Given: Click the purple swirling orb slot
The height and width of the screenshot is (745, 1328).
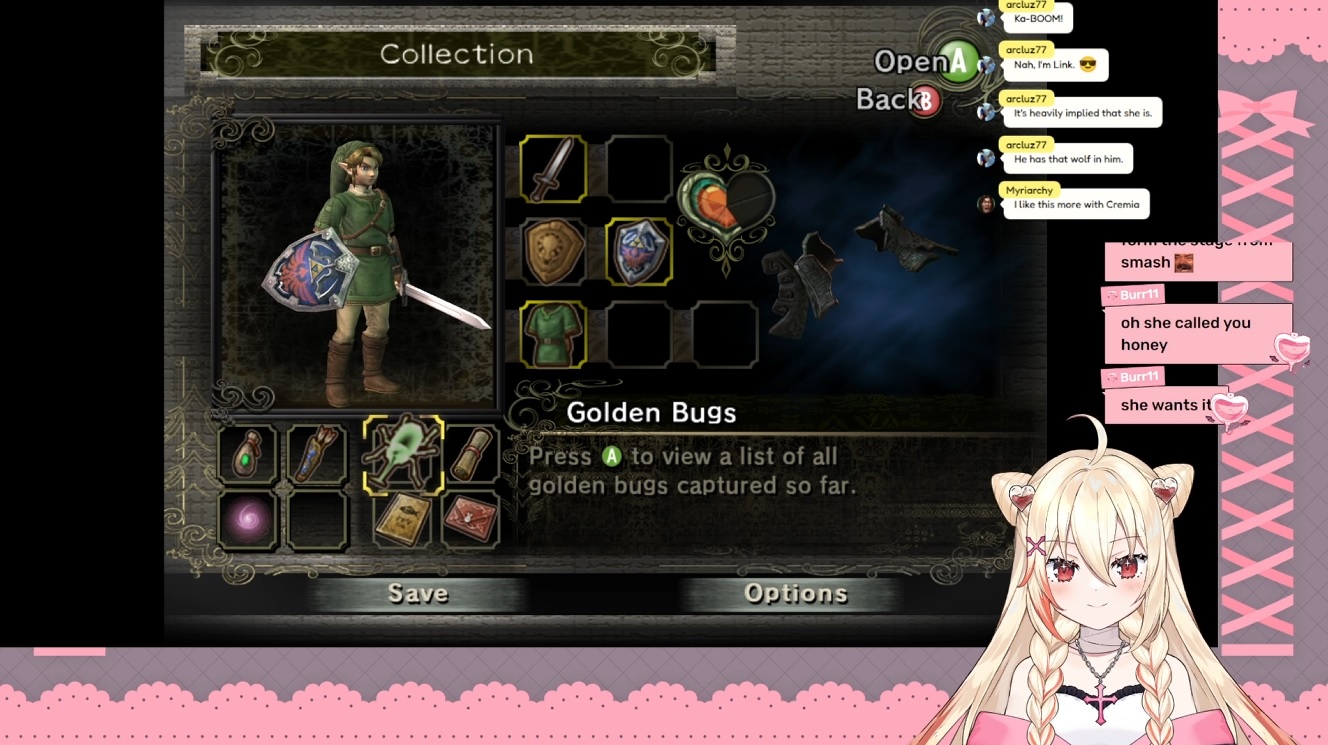Looking at the screenshot, I should (247, 520).
